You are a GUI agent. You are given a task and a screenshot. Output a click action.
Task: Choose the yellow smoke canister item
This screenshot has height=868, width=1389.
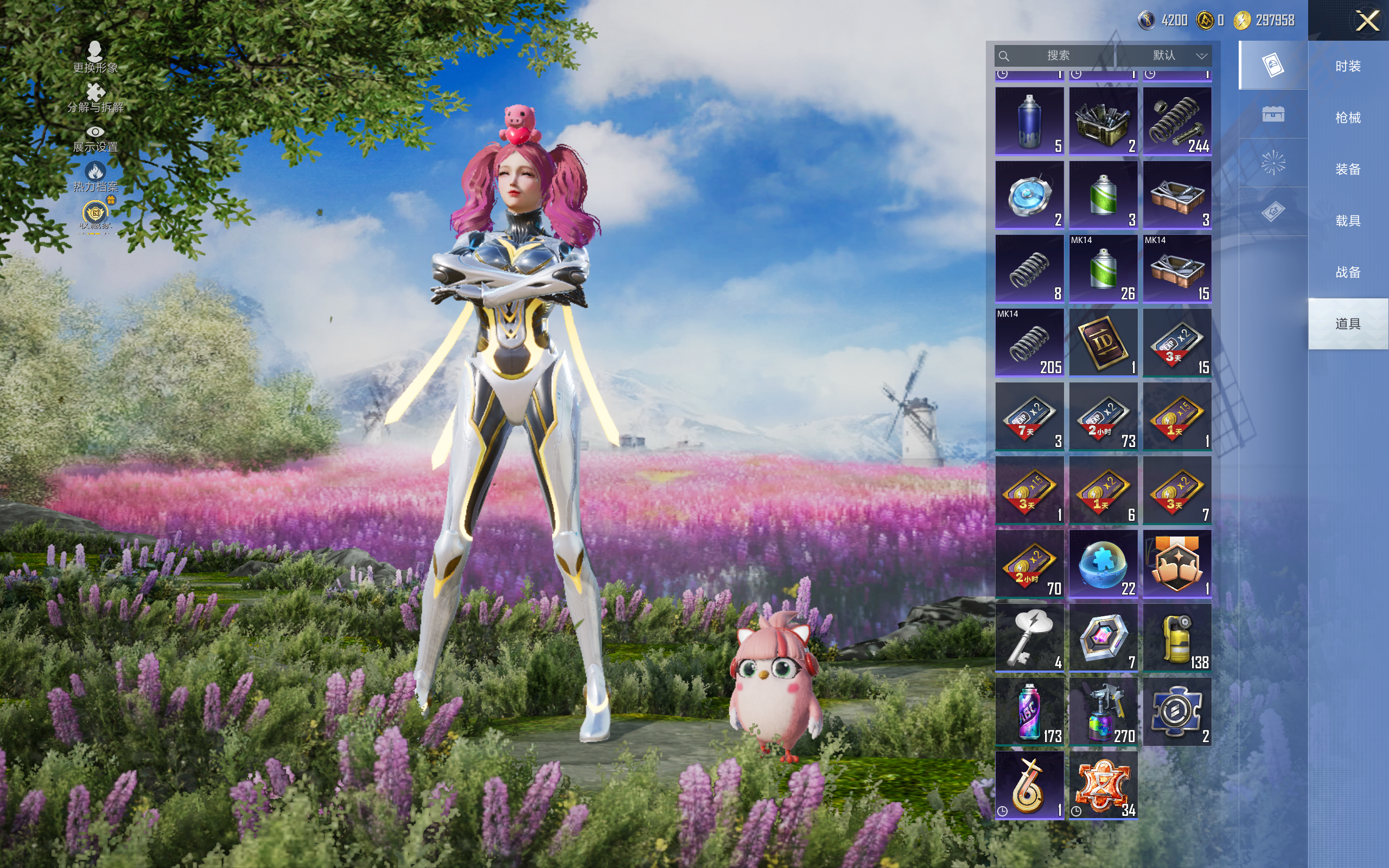(x=1177, y=637)
